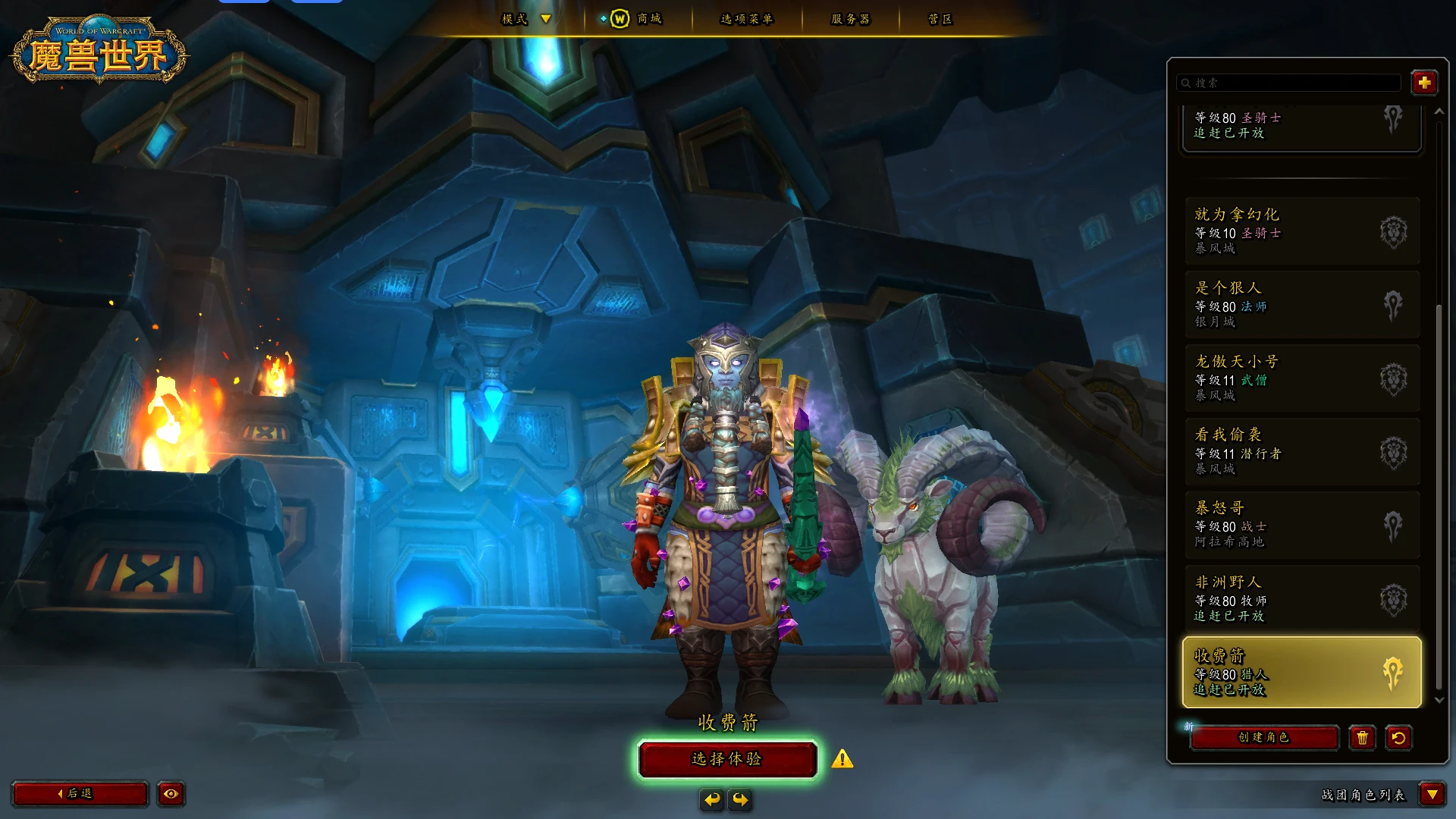Open the 服务器 server list
The width and height of the screenshot is (1456, 819).
click(x=850, y=19)
